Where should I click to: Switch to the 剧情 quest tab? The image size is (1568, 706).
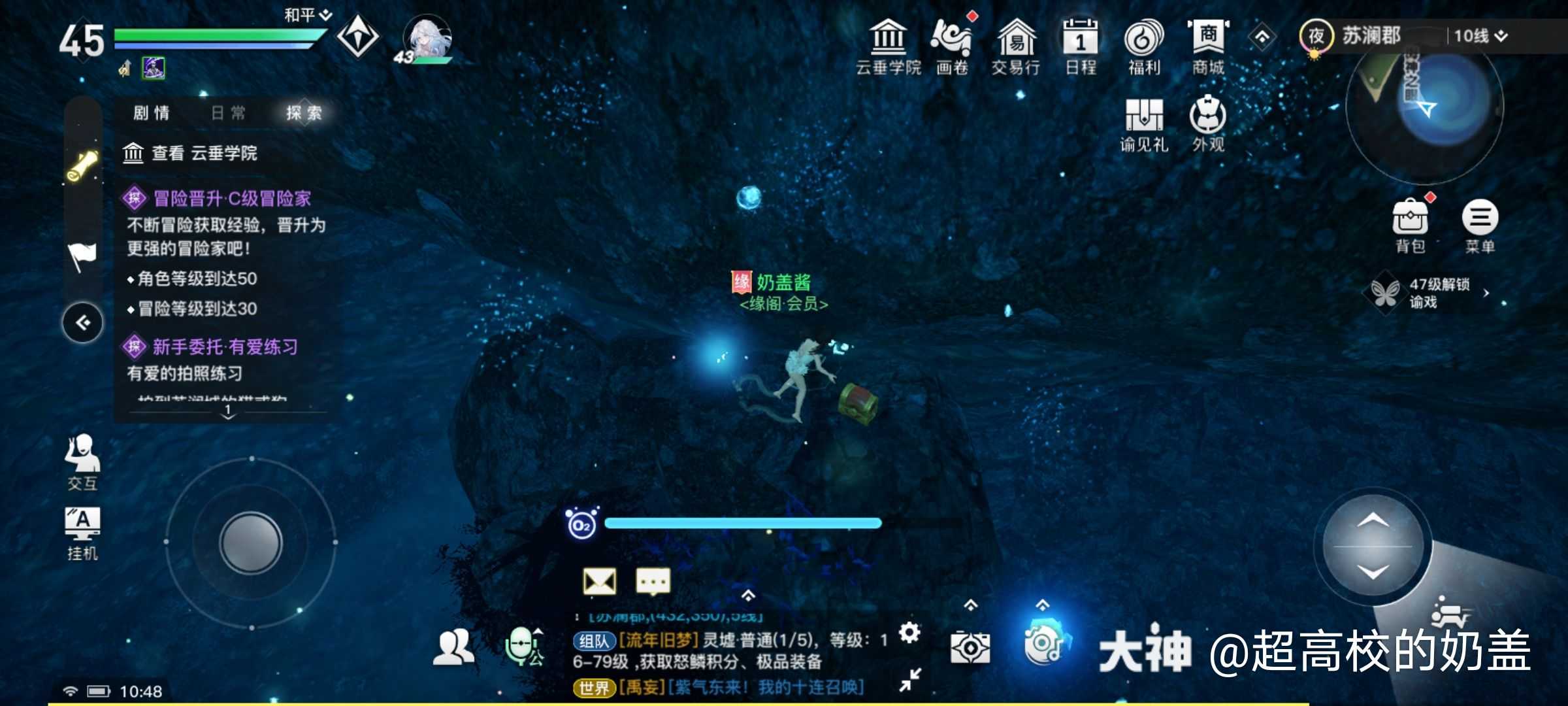coord(152,113)
